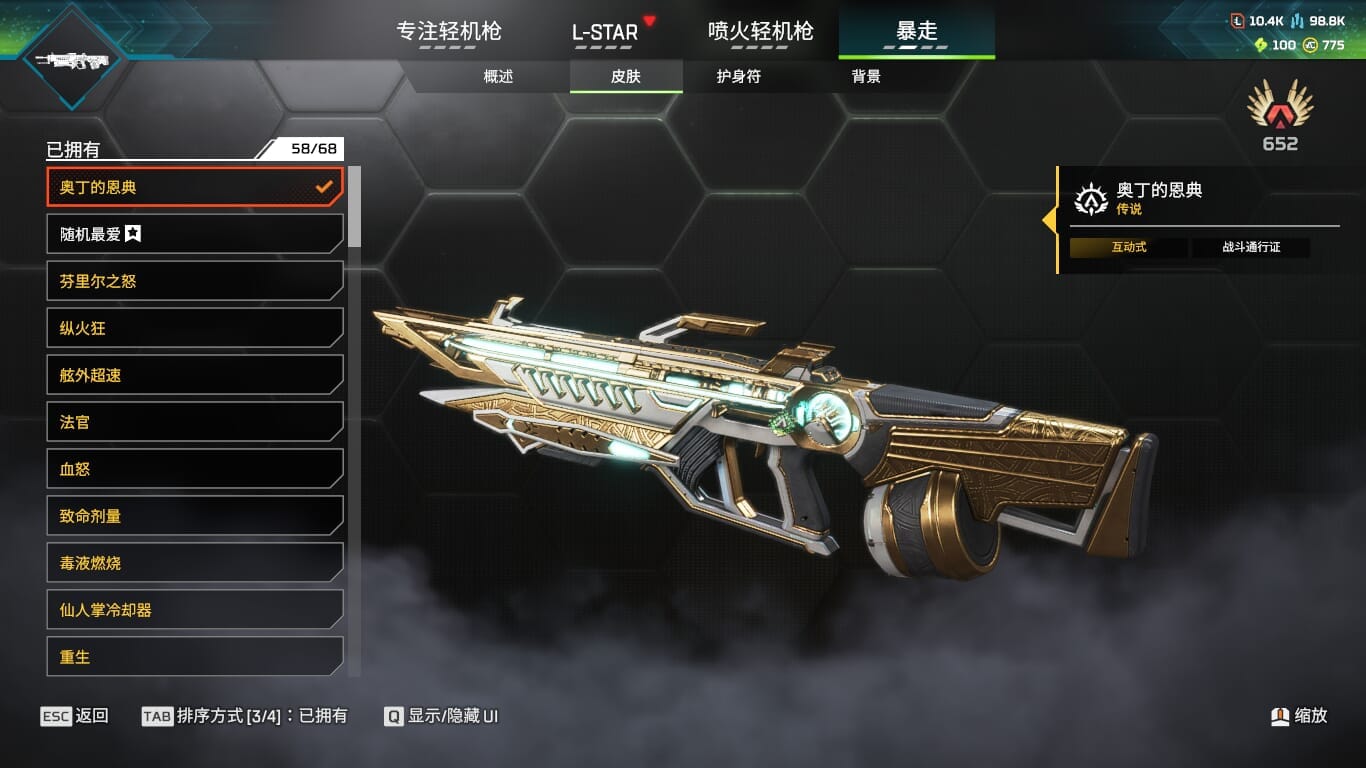The height and width of the screenshot is (768, 1366).
Task: Switch to the 专注轻机枪 weapon tab
Action: (449, 31)
